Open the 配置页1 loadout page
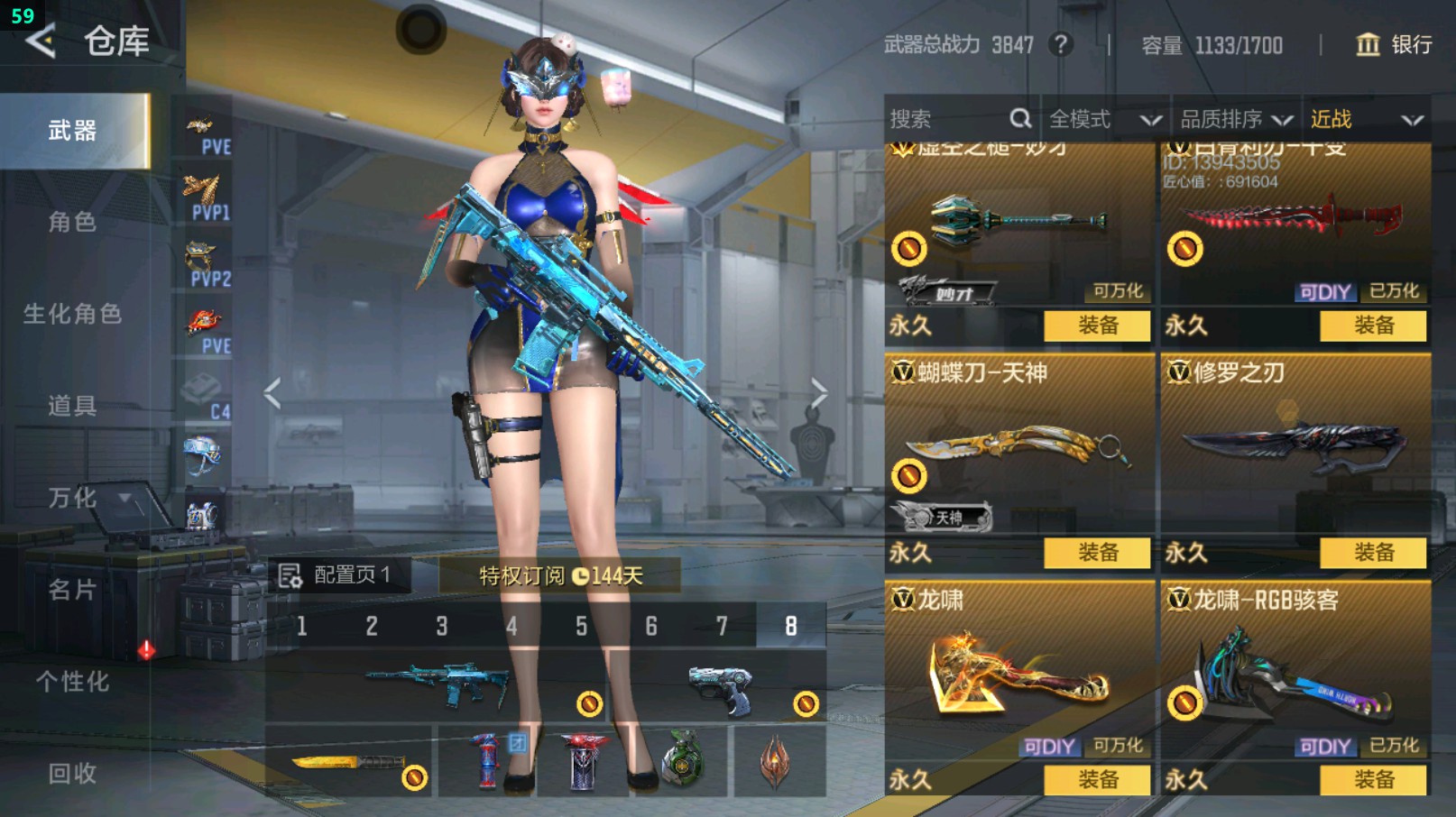1456x817 pixels. pyautogui.click(x=337, y=575)
